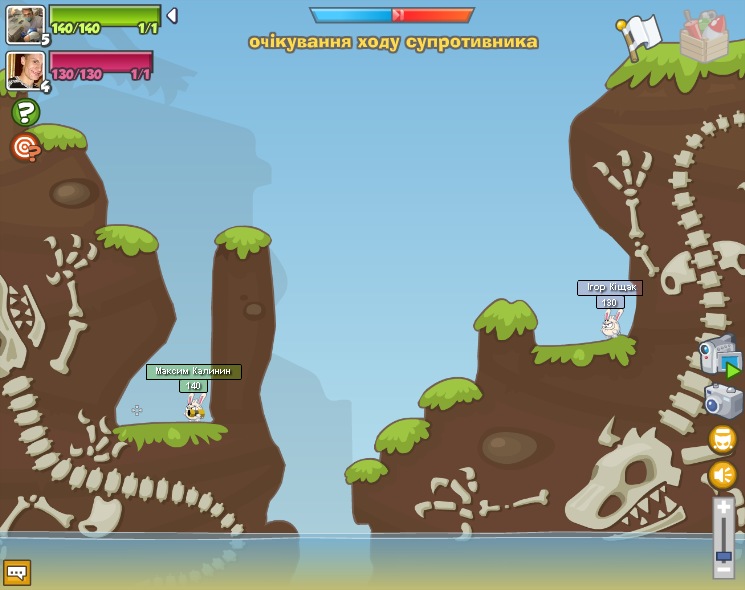Open the chat speech bubble button
This screenshot has width=745, height=590.
[x=17, y=572]
